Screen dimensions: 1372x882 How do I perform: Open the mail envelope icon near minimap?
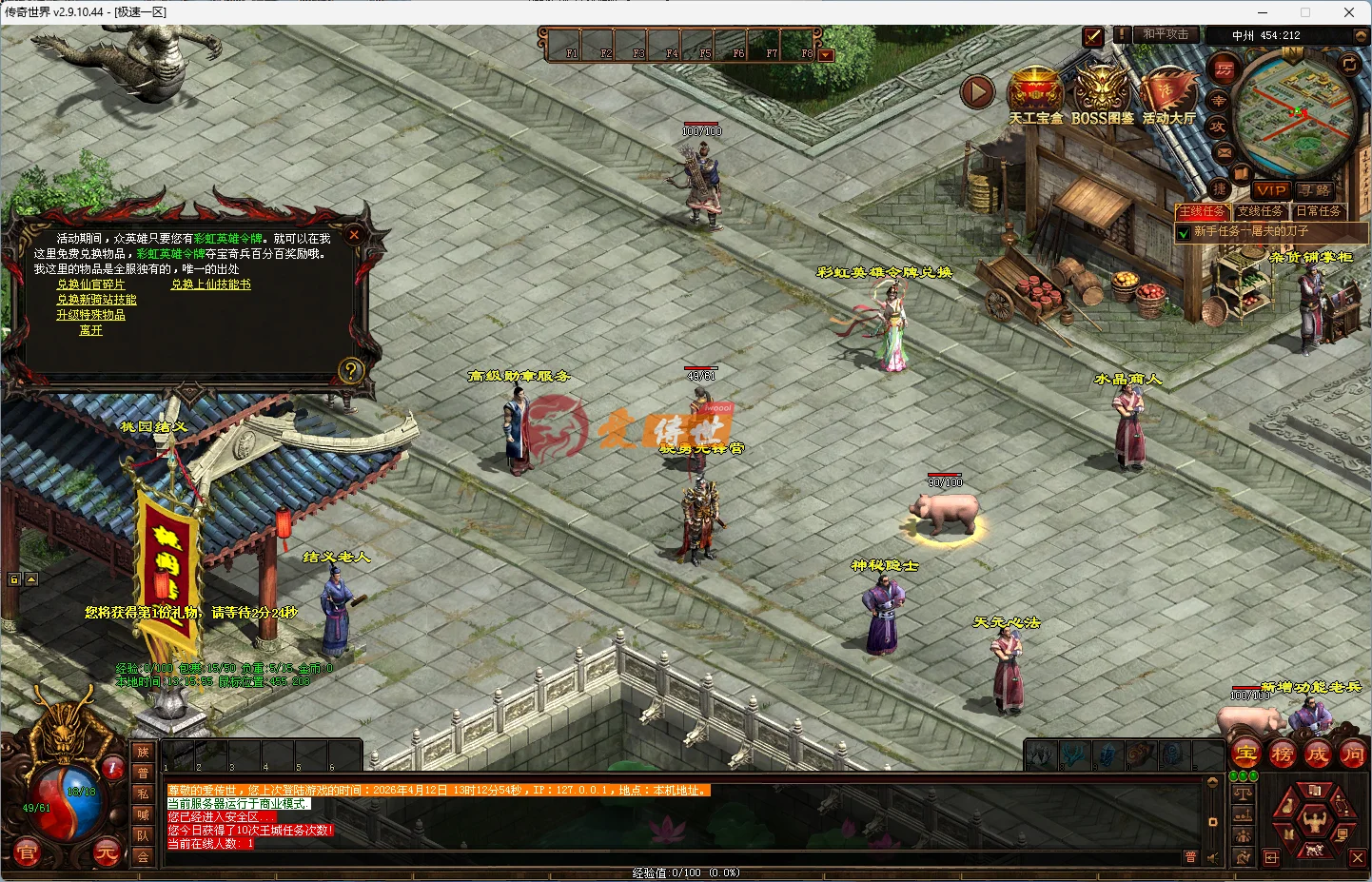(1225, 152)
